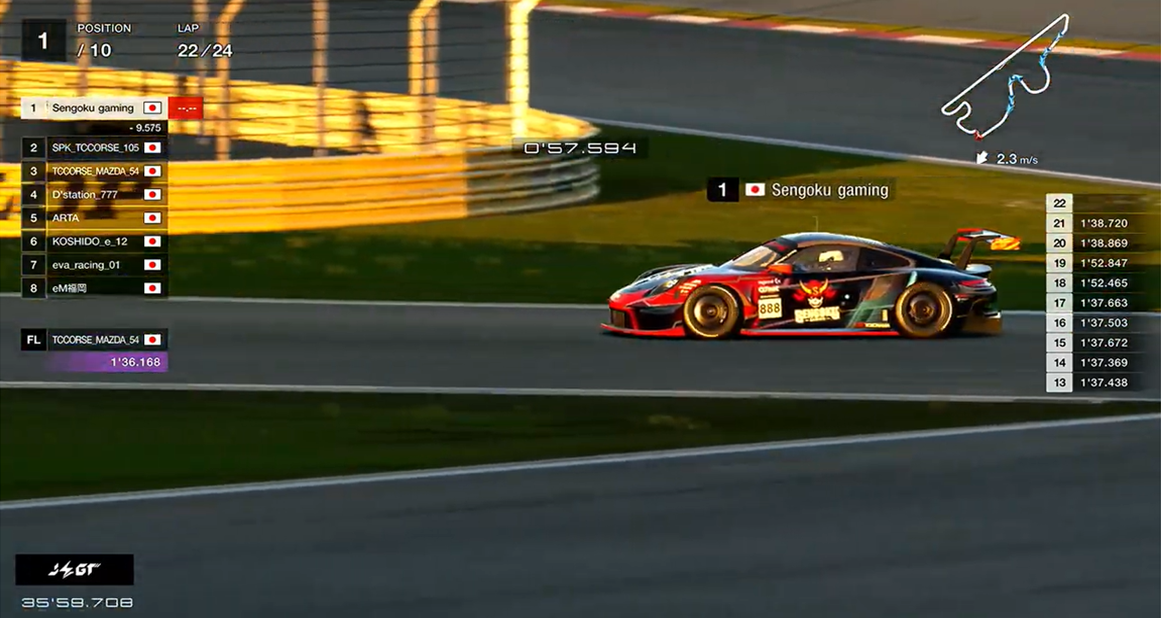Pick D'station_777 from the standings
1161x618 pixels.
(x=95, y=194)
